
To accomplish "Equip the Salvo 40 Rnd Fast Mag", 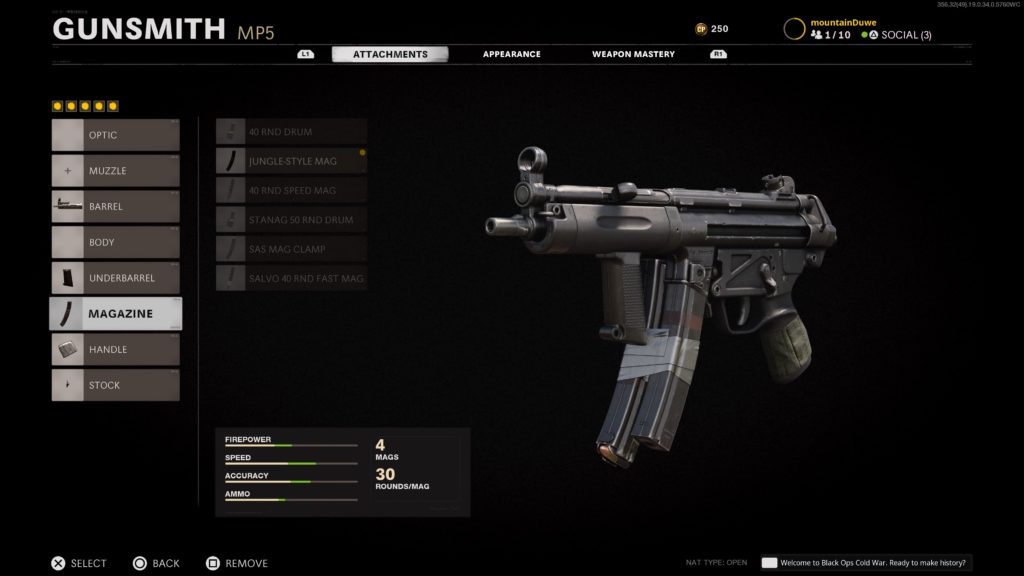I will coord(291,278).
